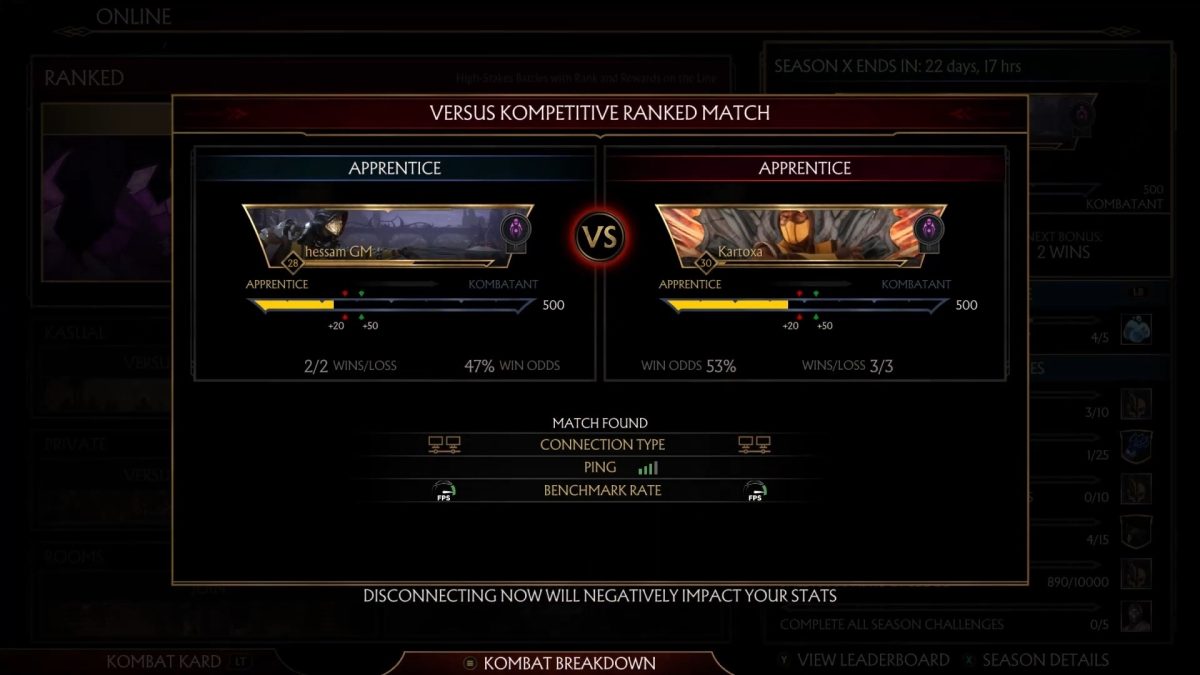Screen dimensions: 1200x675
Task: Select hessam GM's player card
Action: (390, 237)
